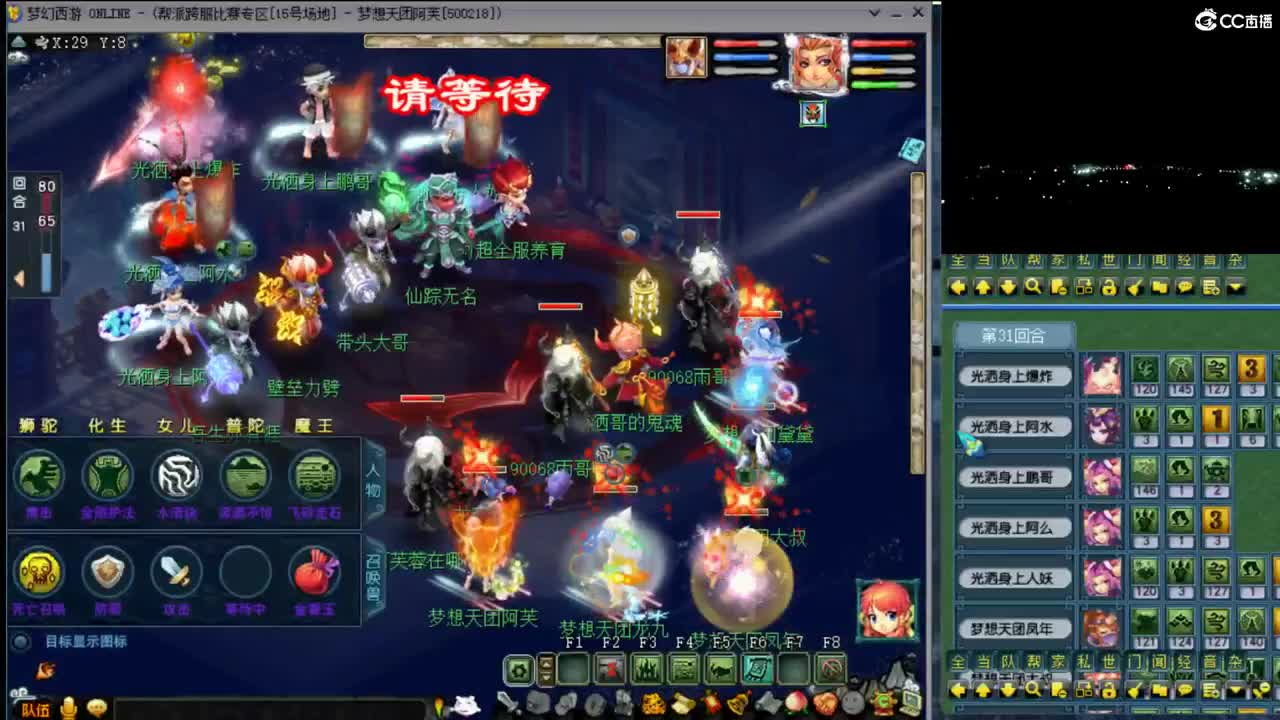Toggle the chat lock icon
The height and width of the screenshot is (720, 1280).
[x=1109, y=287]
